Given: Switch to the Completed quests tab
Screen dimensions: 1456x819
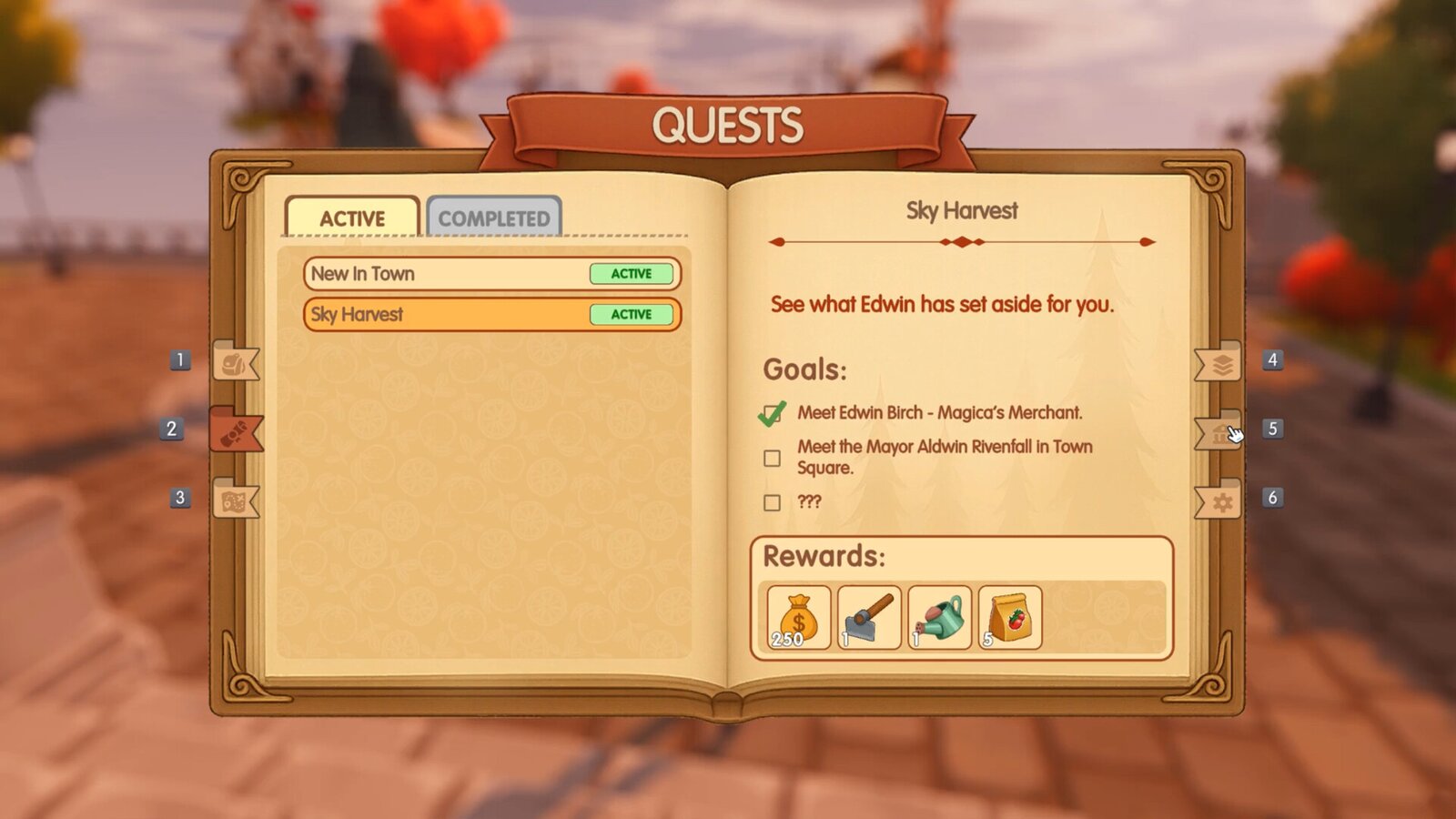Looking at the screenshot, I should click(493, 218).
